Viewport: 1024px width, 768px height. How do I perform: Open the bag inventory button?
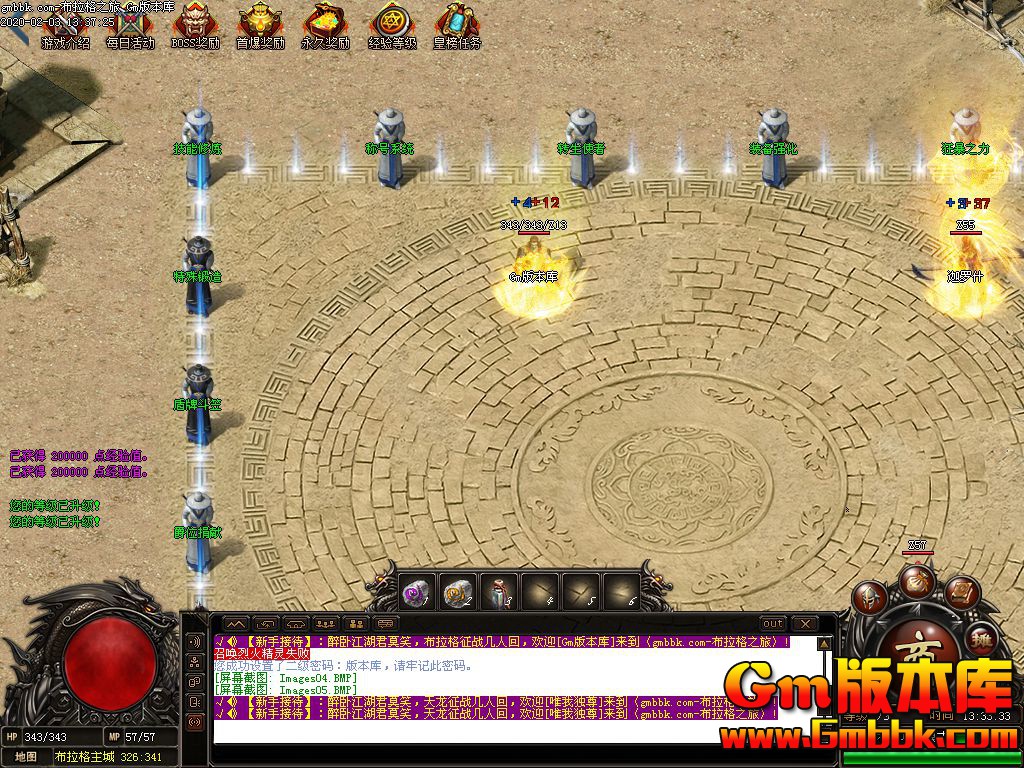click(916, 580)
